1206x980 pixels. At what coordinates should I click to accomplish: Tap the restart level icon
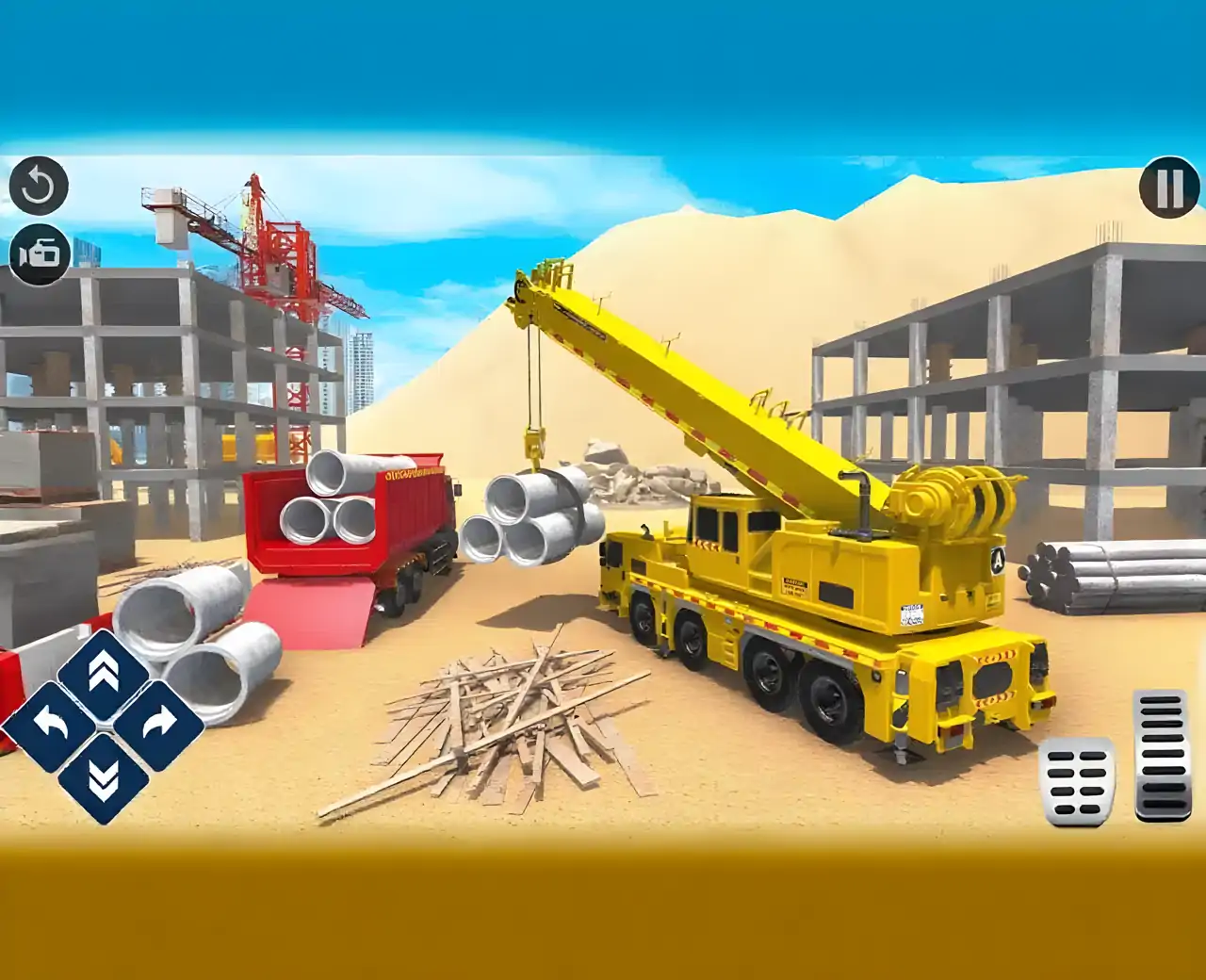pyautogui.click(x=39, y=185)
